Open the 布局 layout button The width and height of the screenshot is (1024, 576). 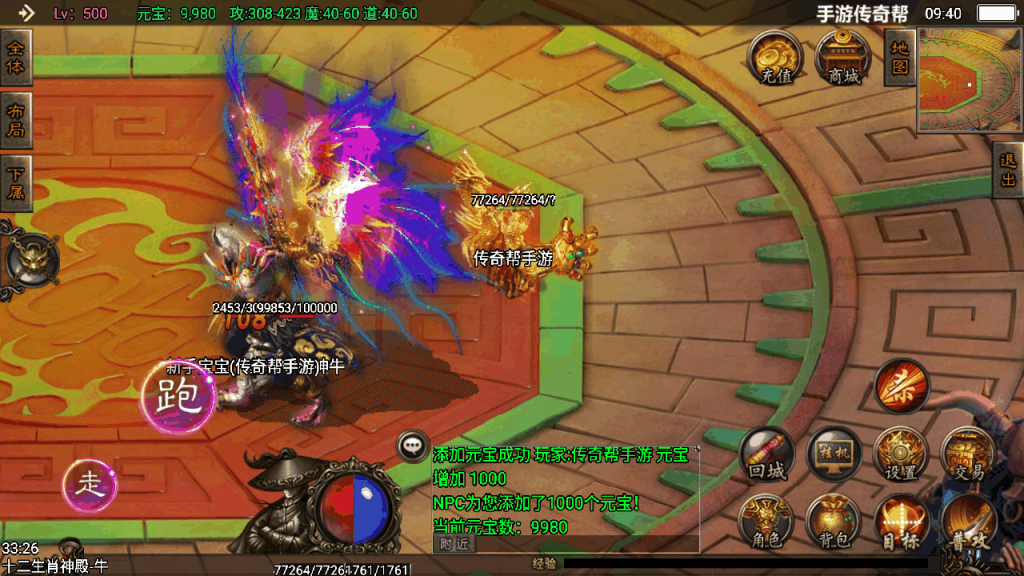click(x=16, y=120)
